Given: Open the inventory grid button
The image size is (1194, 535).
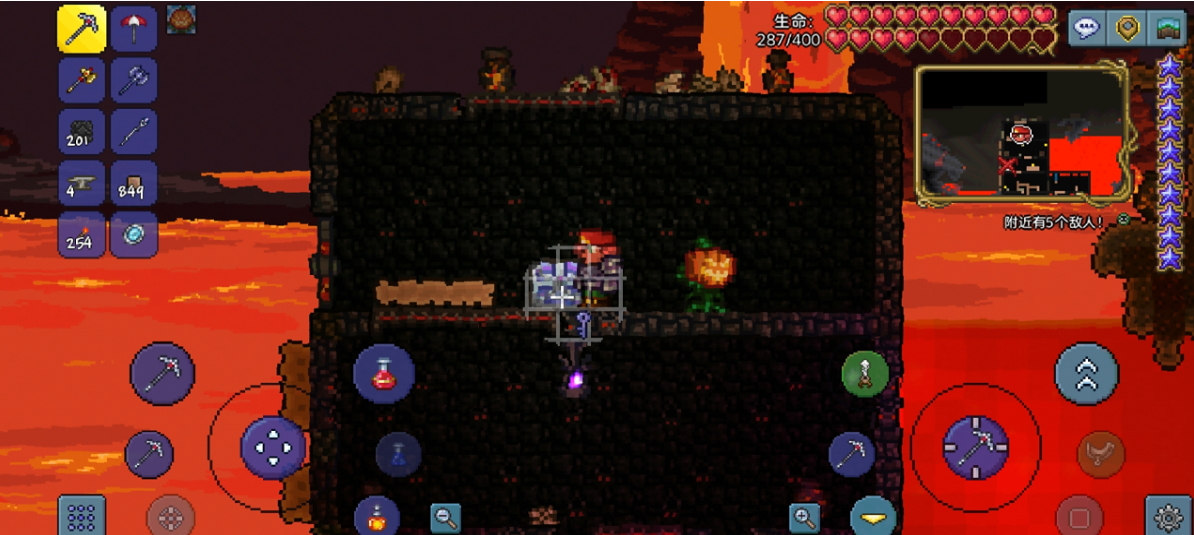Looking at the screenshot, I should coord(82,516).
